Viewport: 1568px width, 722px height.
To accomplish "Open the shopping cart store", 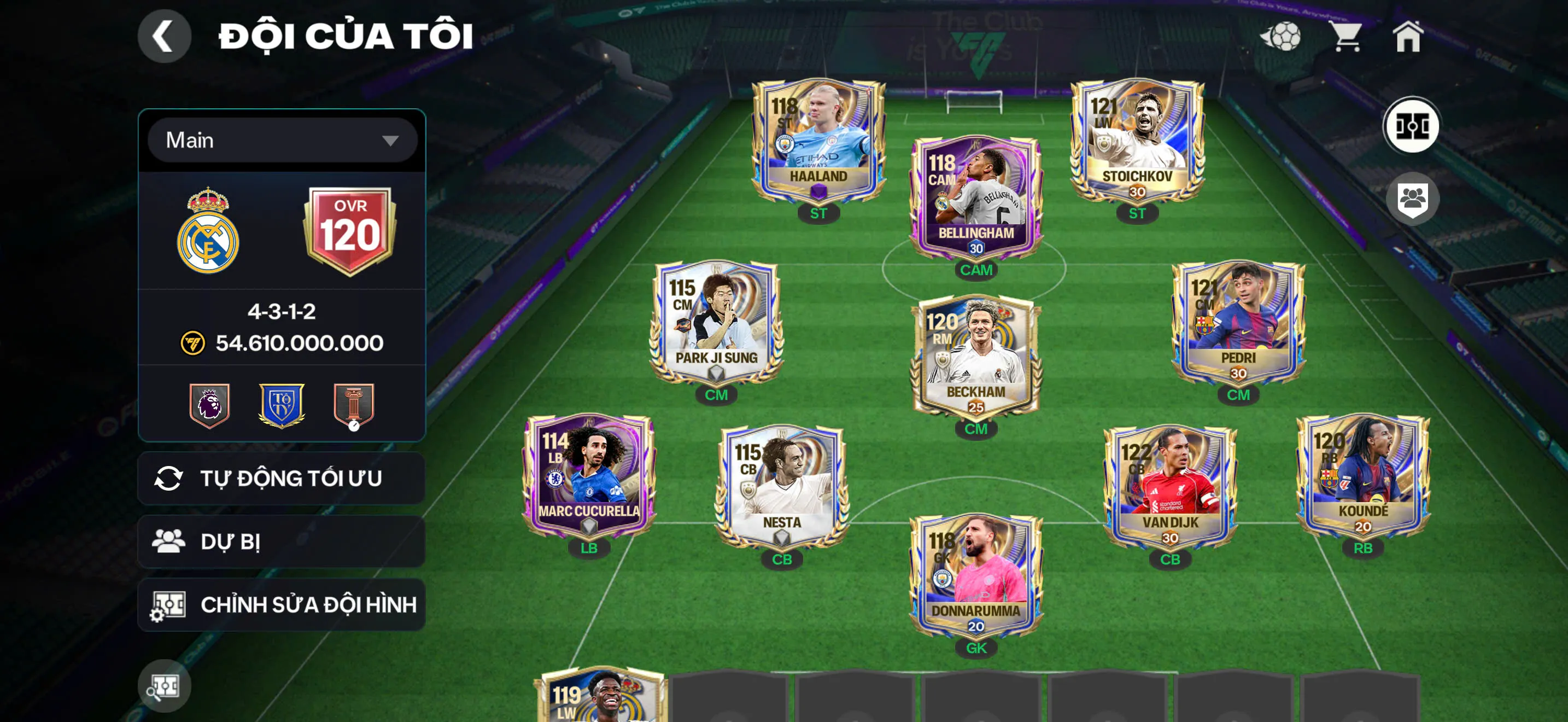I will pos(1347,37).
